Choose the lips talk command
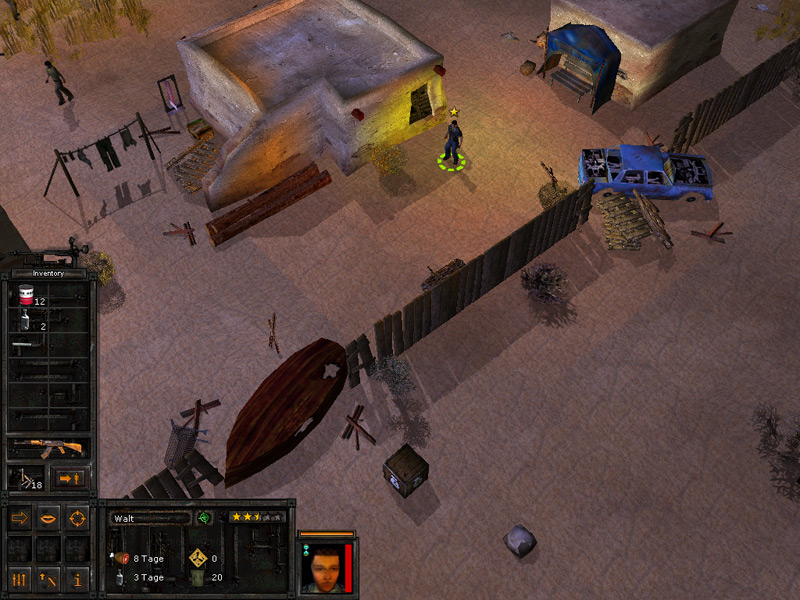This screenshot has height=600, width=800. click(48, 518)
